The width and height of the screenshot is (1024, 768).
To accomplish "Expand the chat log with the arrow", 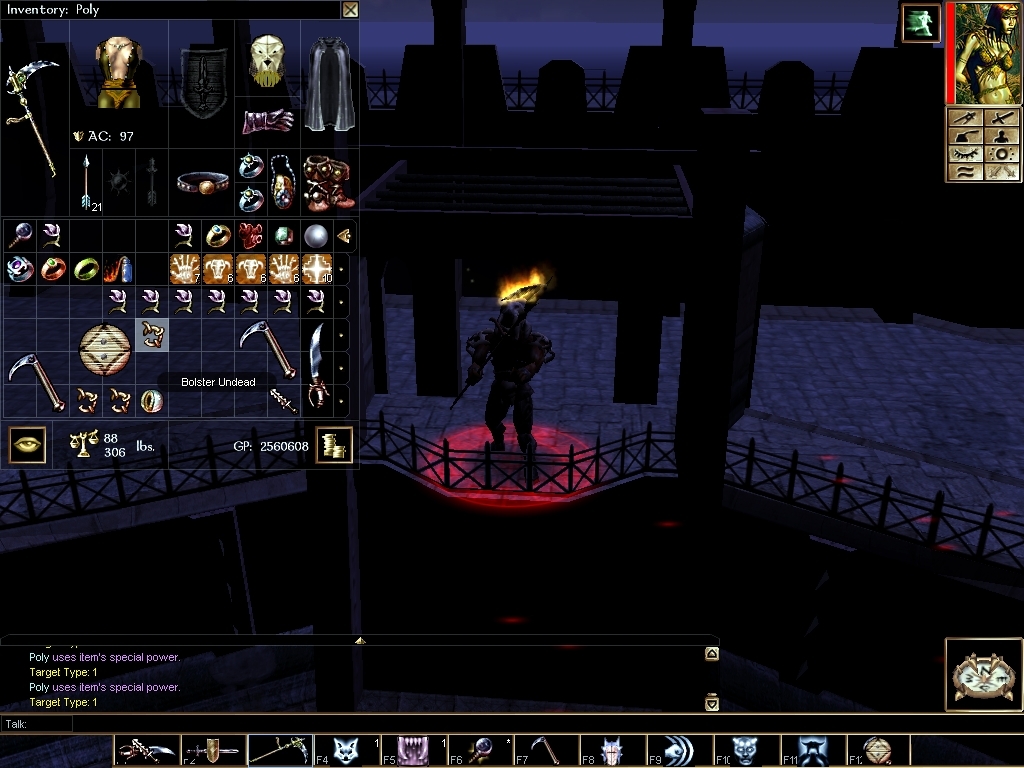I will click(x=360, y=640).
